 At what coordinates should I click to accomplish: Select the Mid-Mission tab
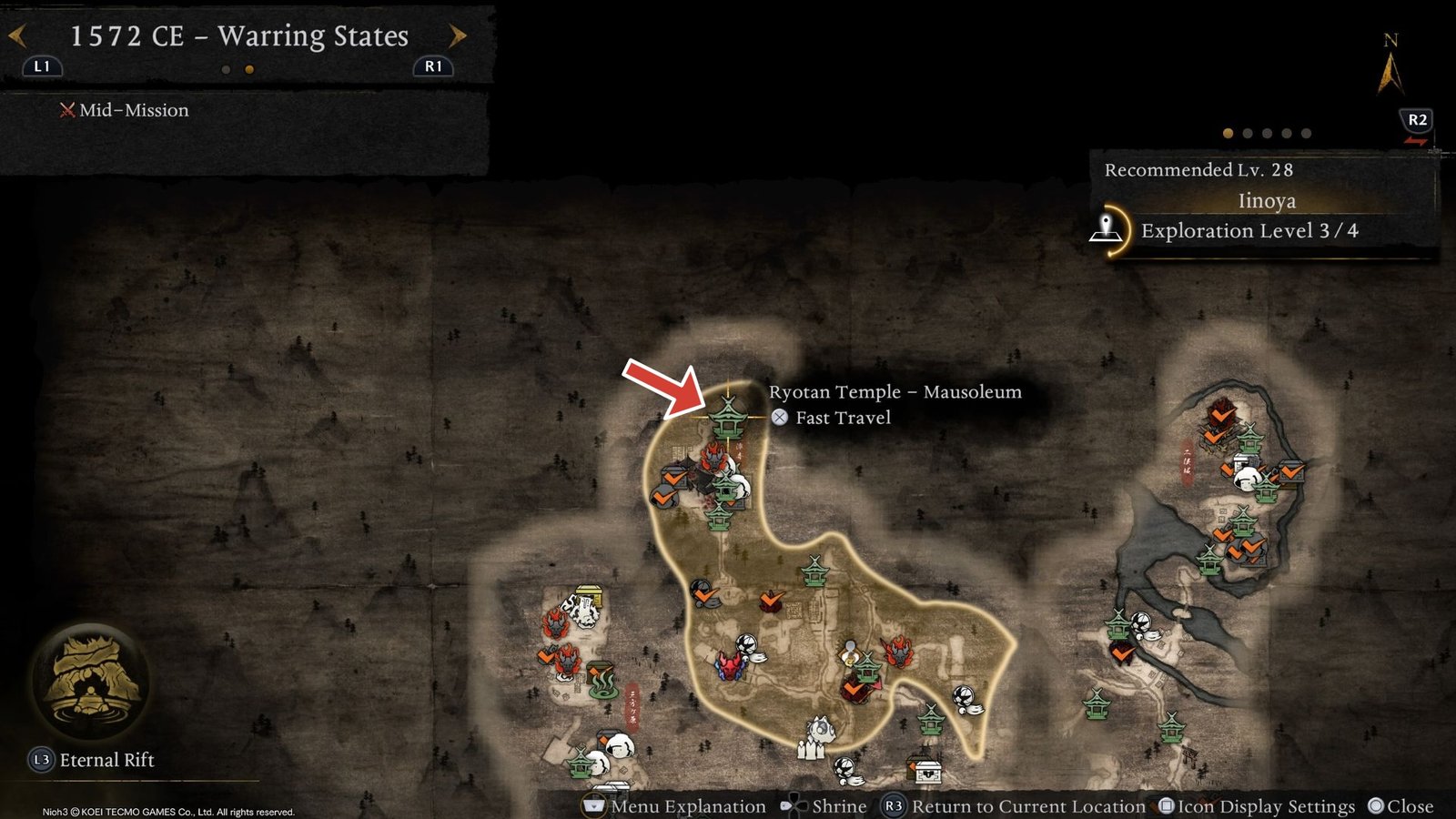(x=127, y=110)
